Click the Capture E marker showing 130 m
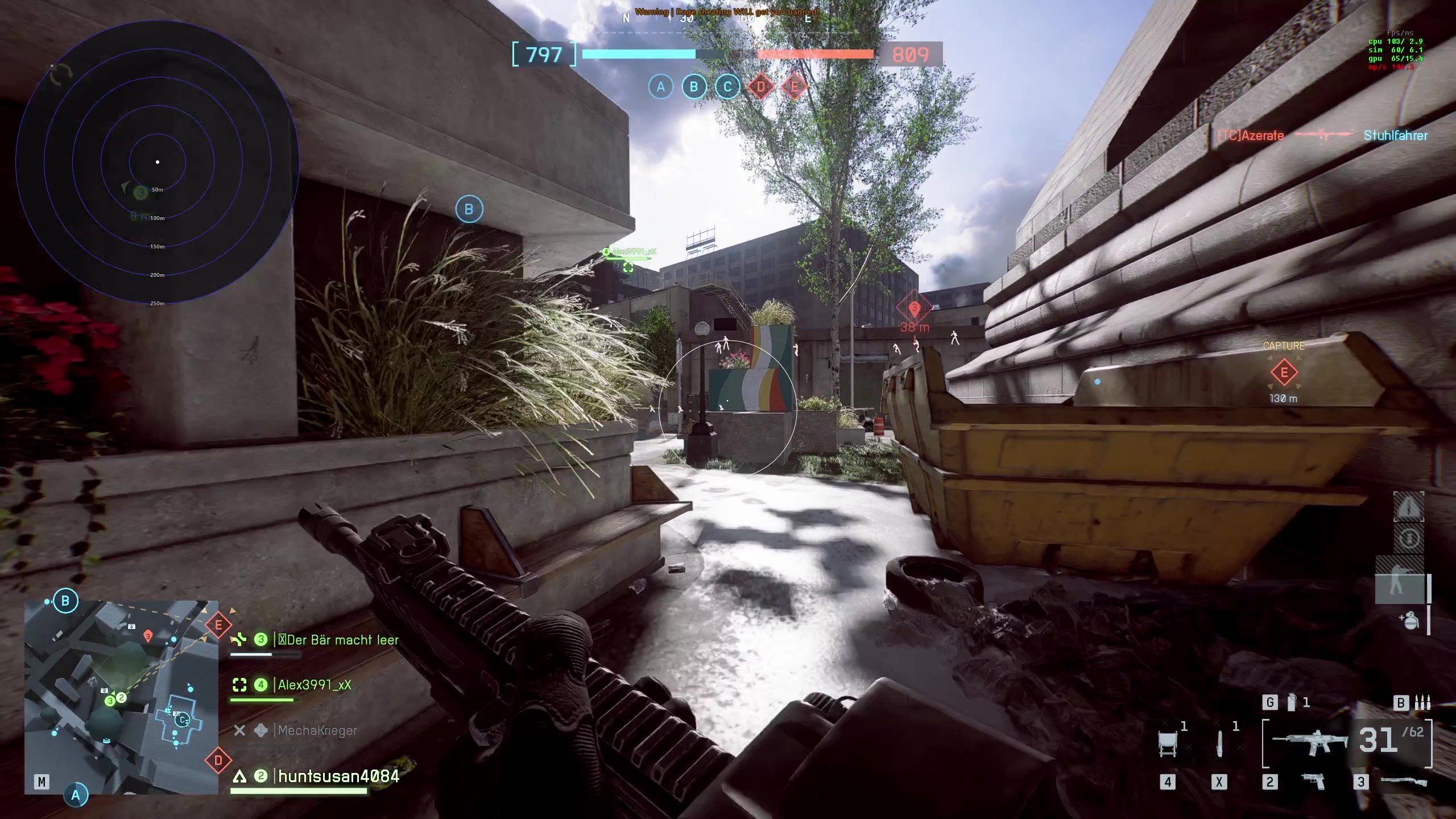Image resolution: width=1456 pixels, height=819 pixels. 1284,373
